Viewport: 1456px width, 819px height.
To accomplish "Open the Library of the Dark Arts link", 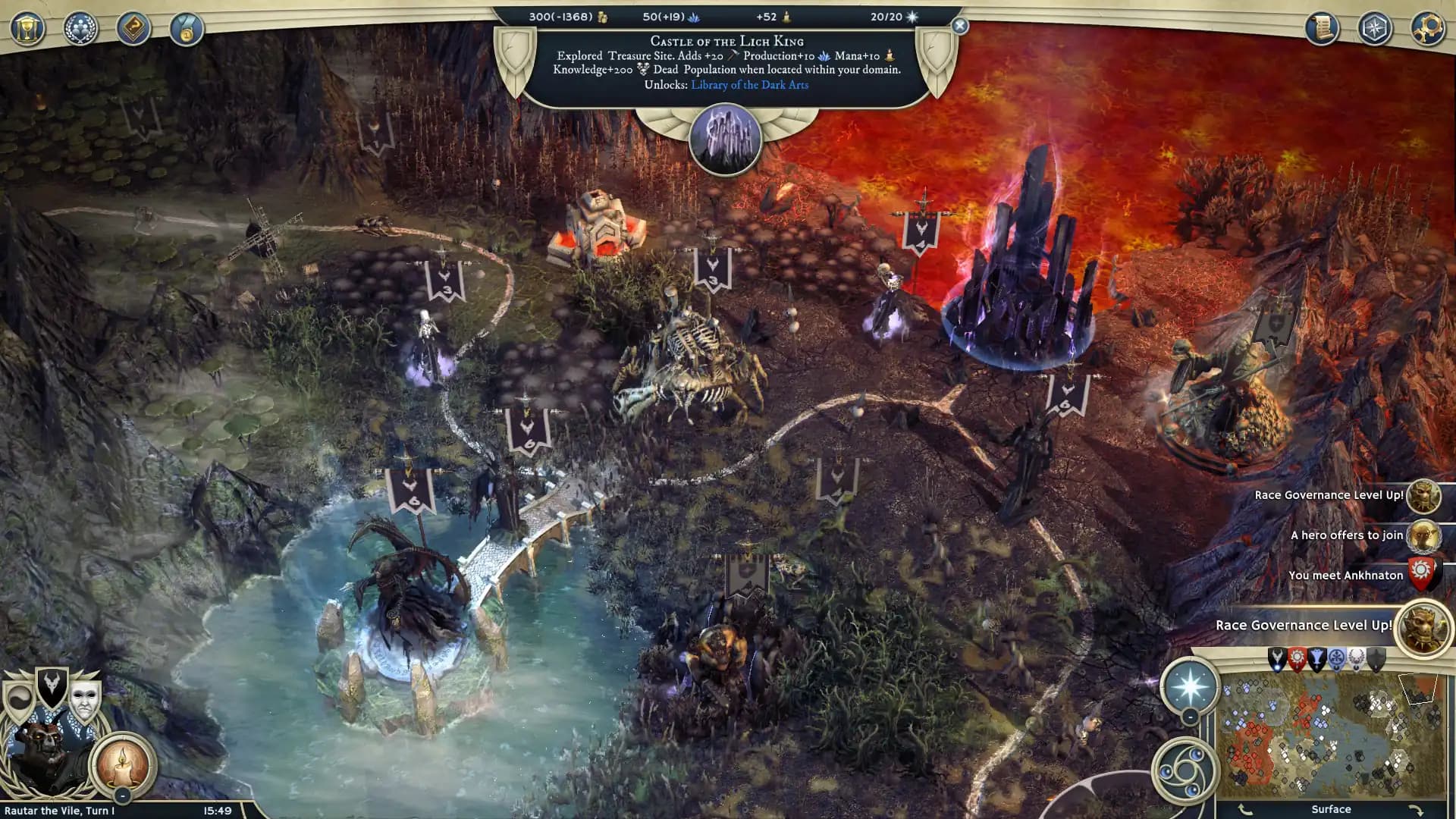I will pos(749,85).
